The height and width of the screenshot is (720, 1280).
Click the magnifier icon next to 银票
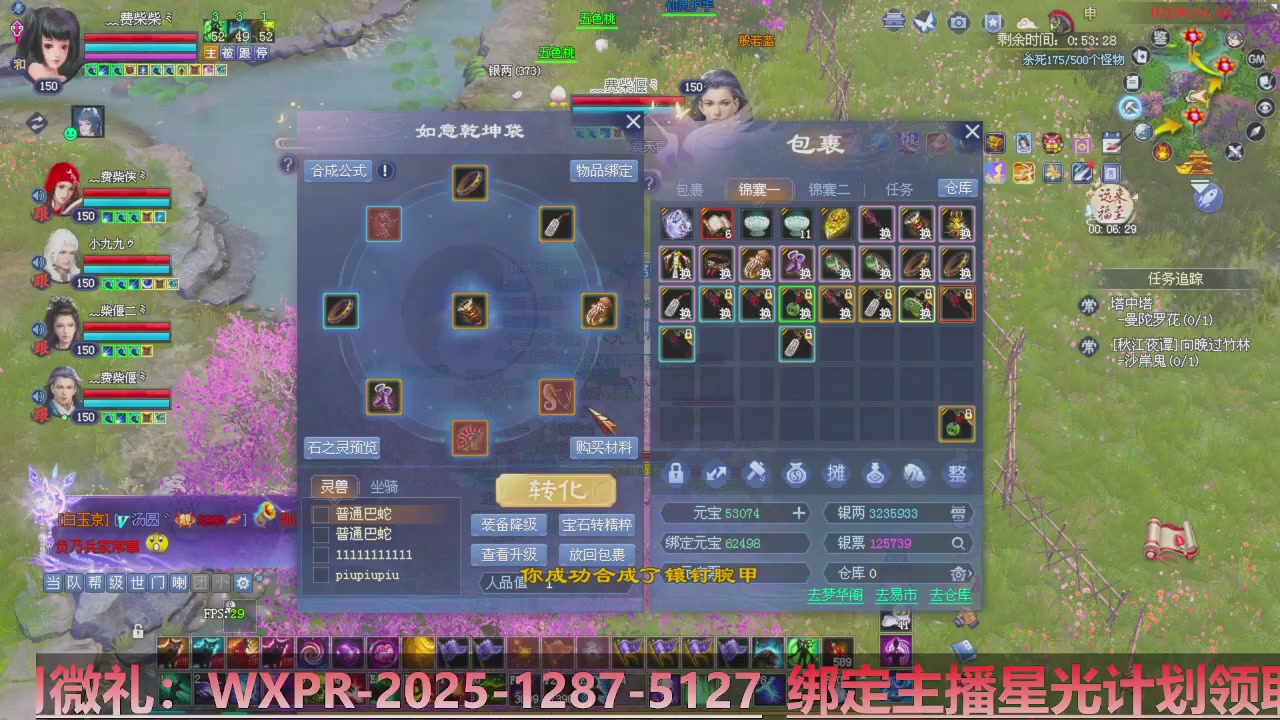pyautogui.click(x=959, y=544)
